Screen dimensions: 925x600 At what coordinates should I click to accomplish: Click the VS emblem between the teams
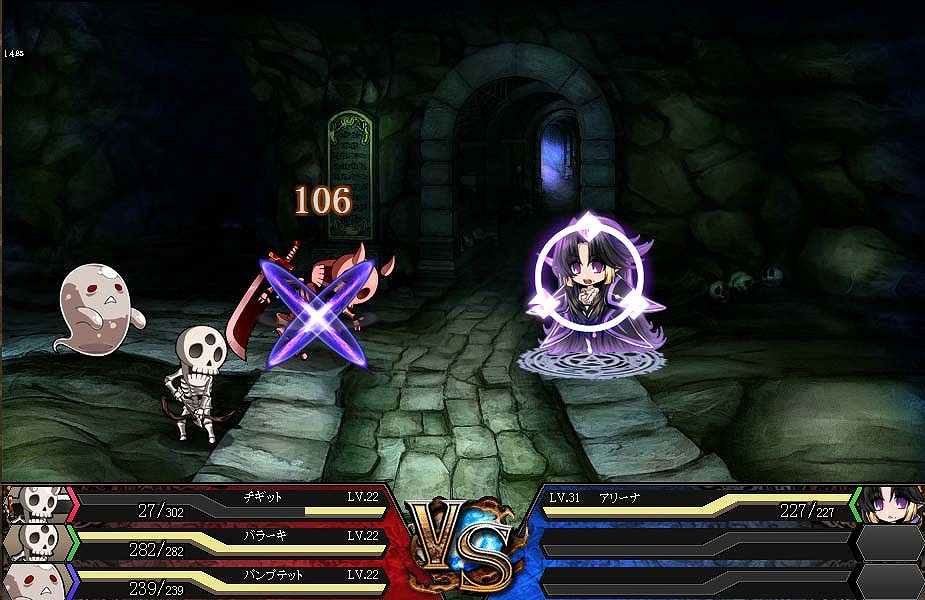463,543
